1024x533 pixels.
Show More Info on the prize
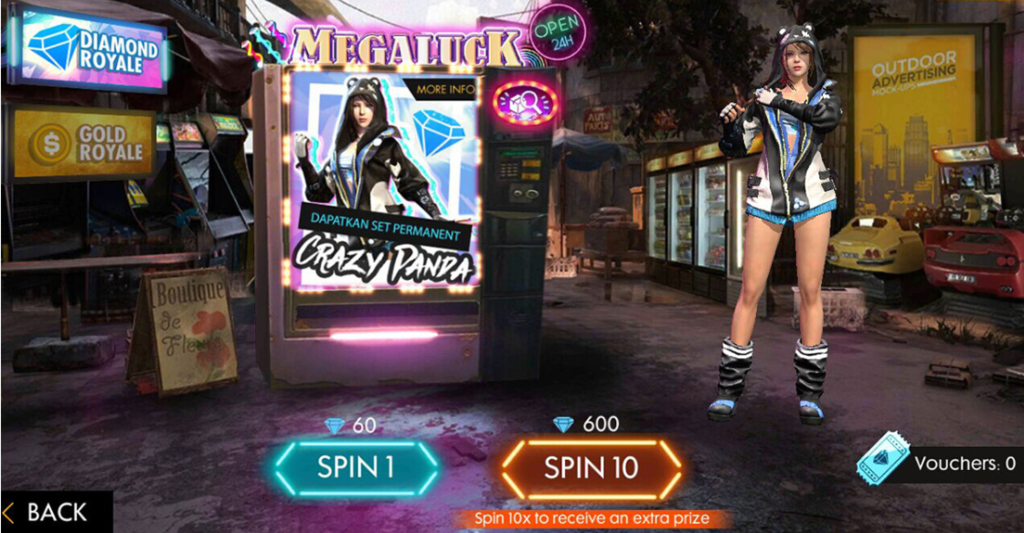coord(445,89)
